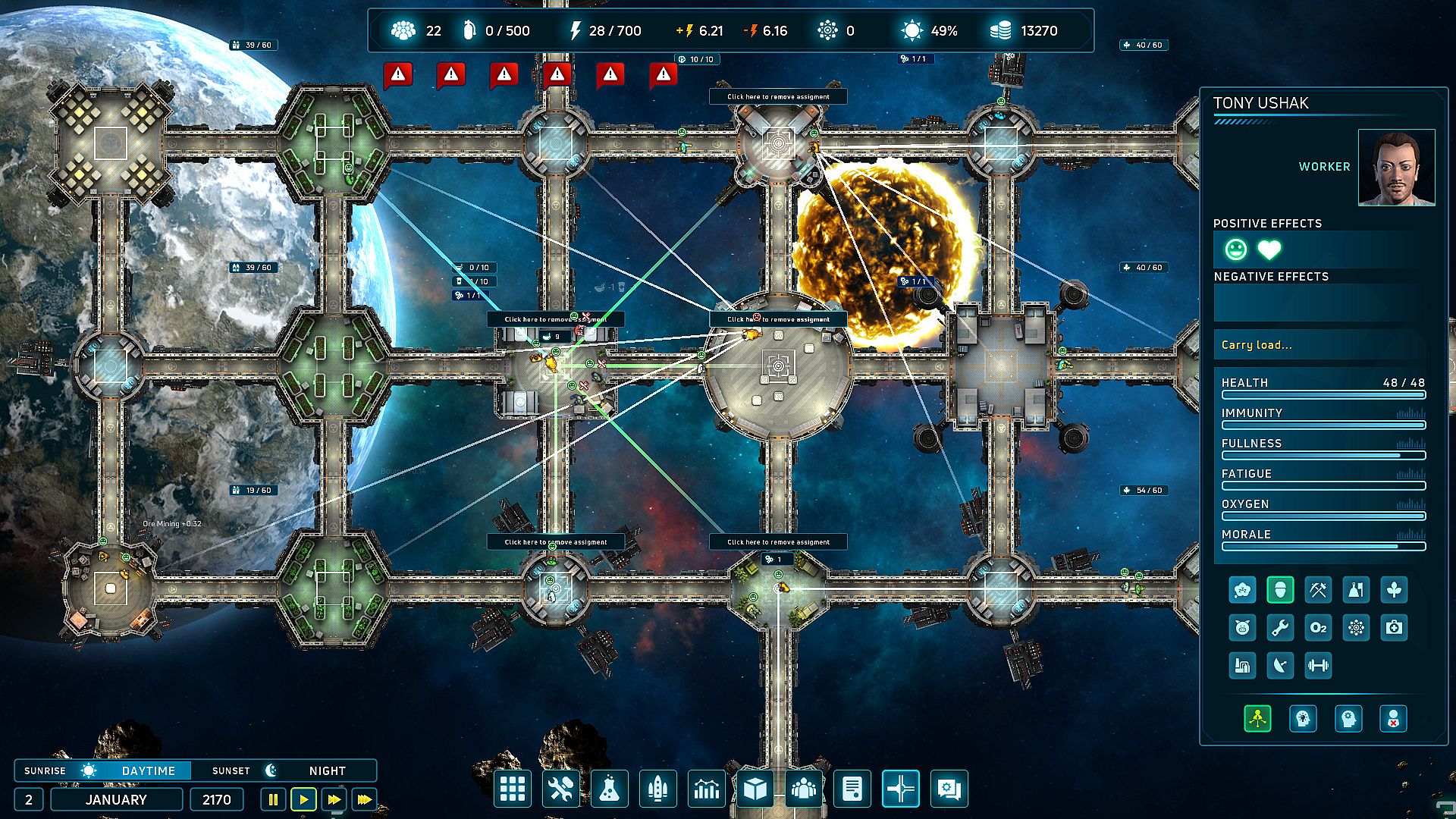Open the gear chat settings button
The width and height of the screenshot is (1456, 819).
tap(949, 789)
